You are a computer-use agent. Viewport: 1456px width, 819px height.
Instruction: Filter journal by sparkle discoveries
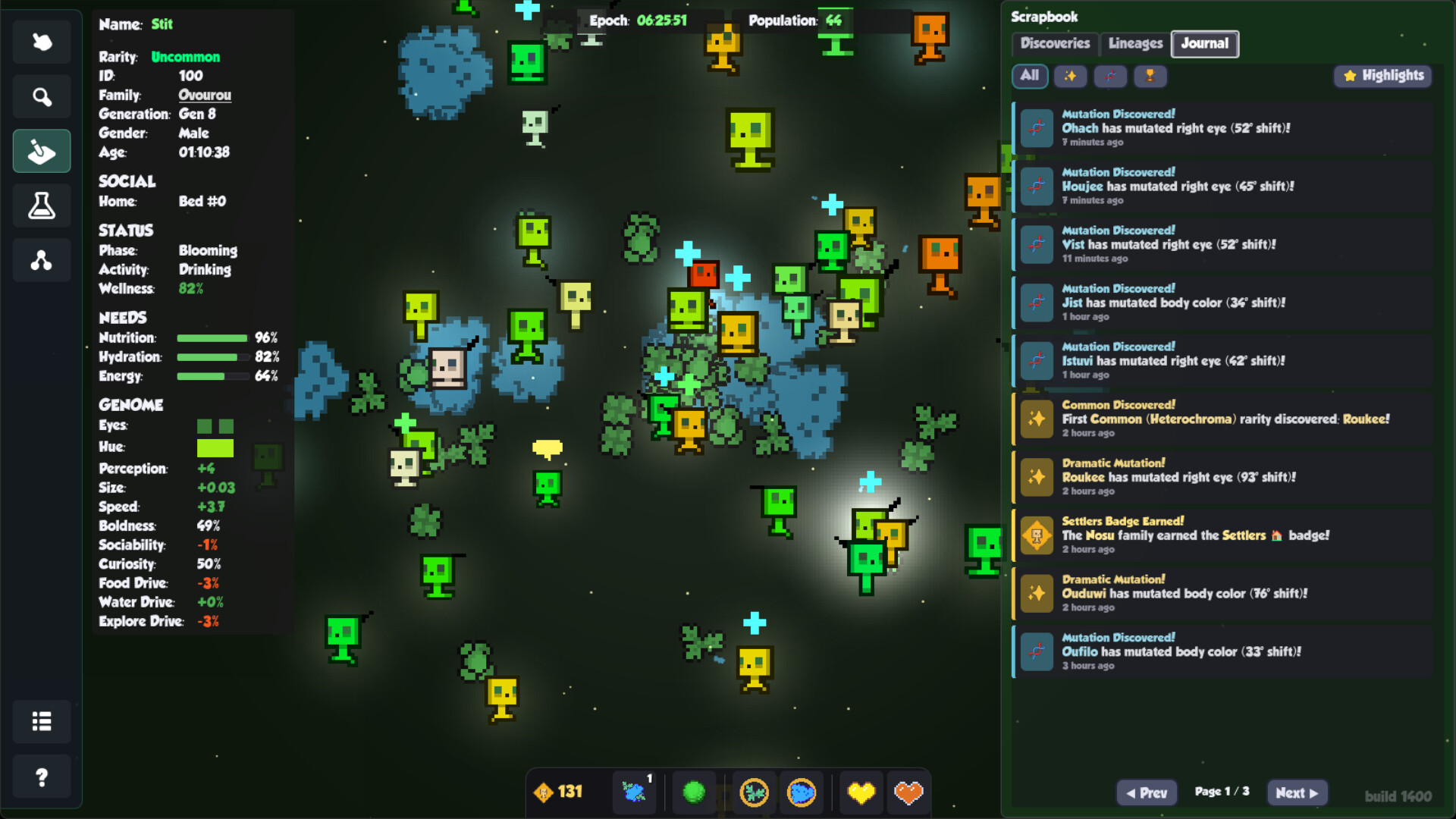[1070, 76]
